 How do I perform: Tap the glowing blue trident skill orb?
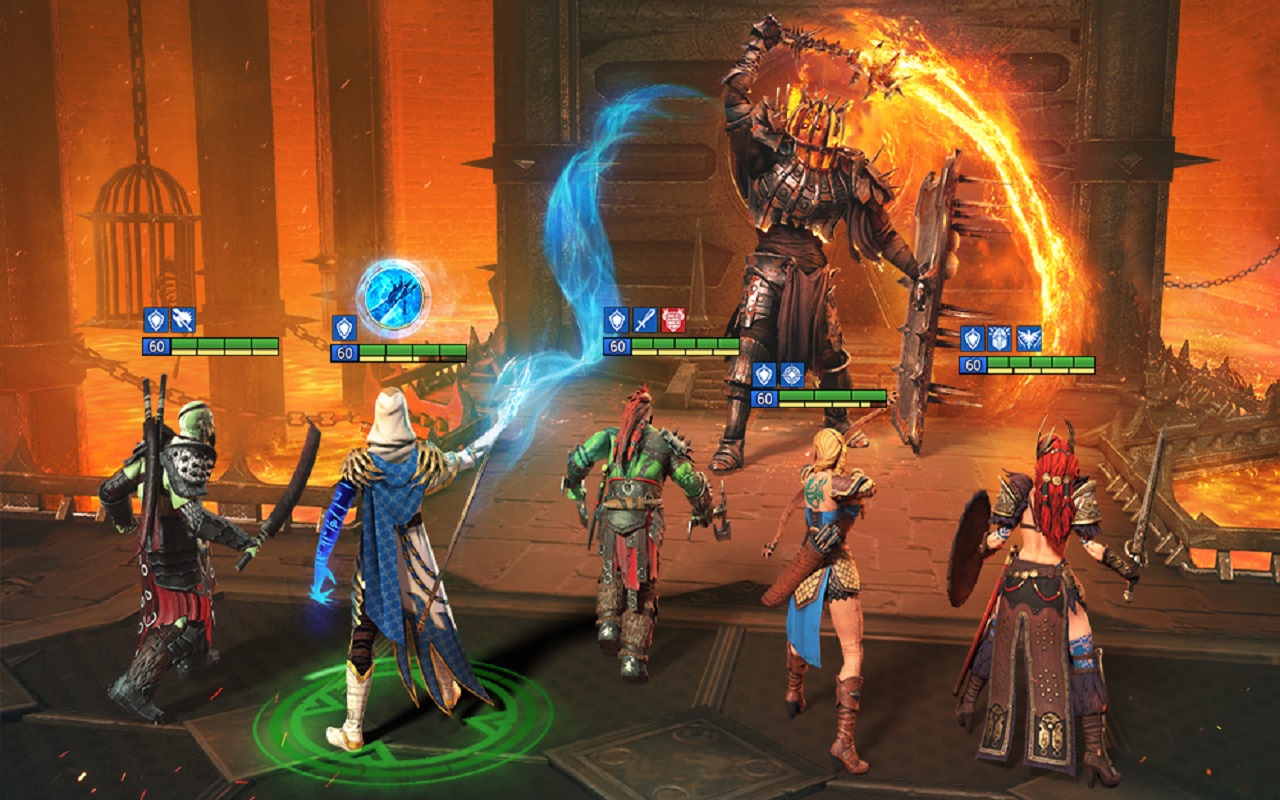pyautogui.click(x=393, y=295)
